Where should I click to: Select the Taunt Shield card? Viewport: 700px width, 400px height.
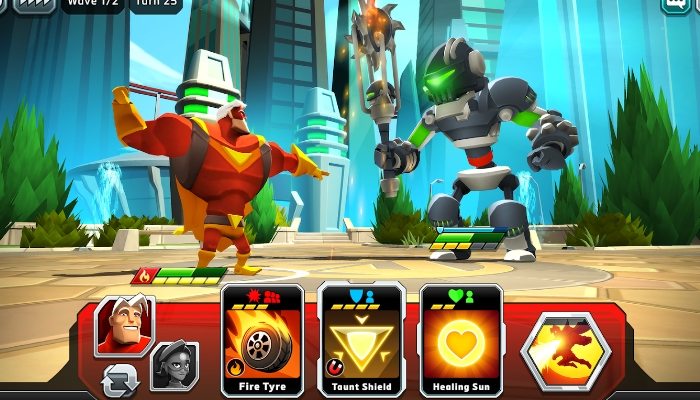361,340
